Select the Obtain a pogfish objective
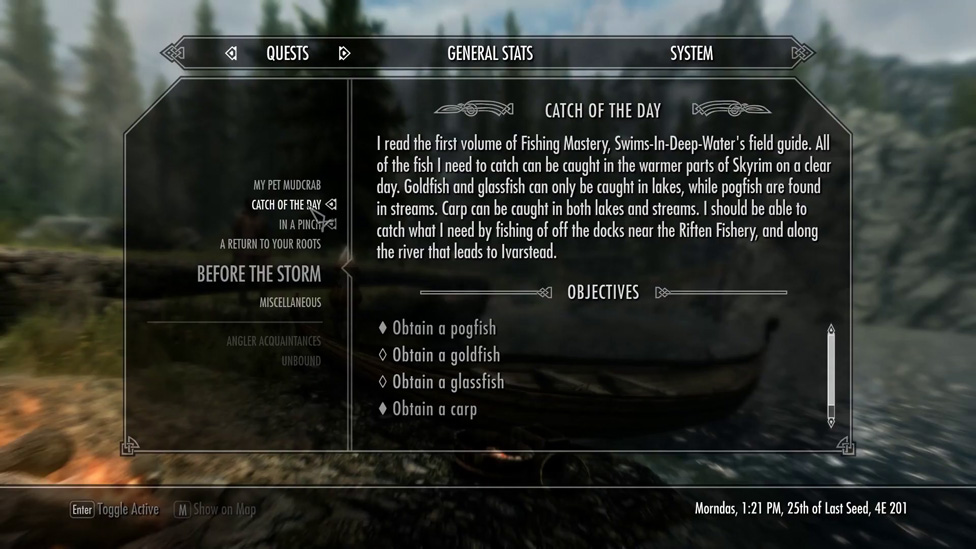This screenshot has height=549, width=976. (443, 328)
